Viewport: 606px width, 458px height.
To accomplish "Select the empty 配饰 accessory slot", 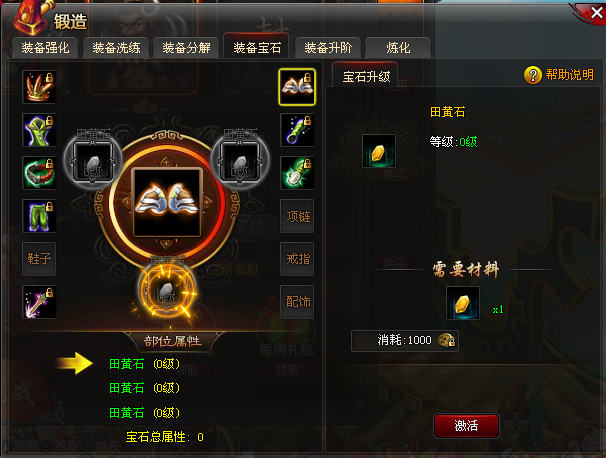I will point(297,300).
